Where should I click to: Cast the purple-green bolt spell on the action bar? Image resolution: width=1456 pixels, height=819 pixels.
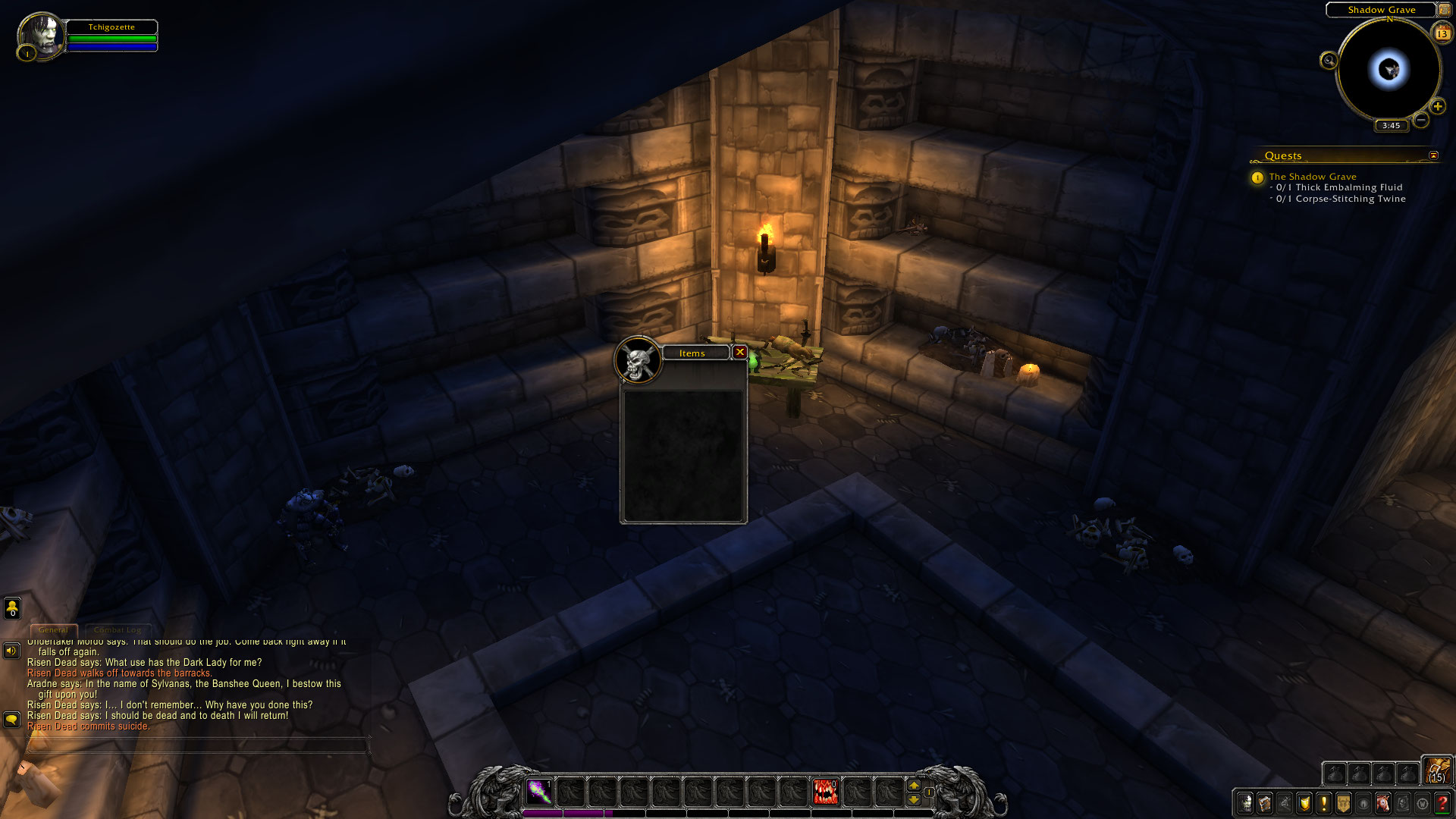click(x=539, y=792)
